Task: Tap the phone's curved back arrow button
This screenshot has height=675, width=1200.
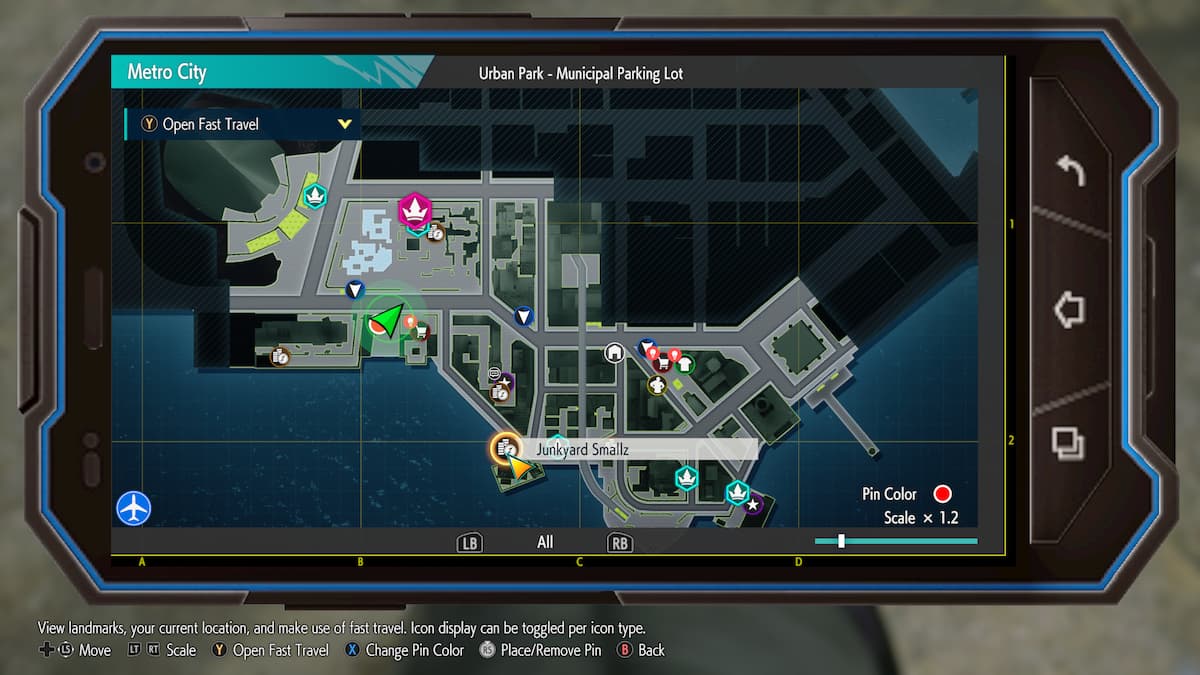Action: pos(1070,172)
